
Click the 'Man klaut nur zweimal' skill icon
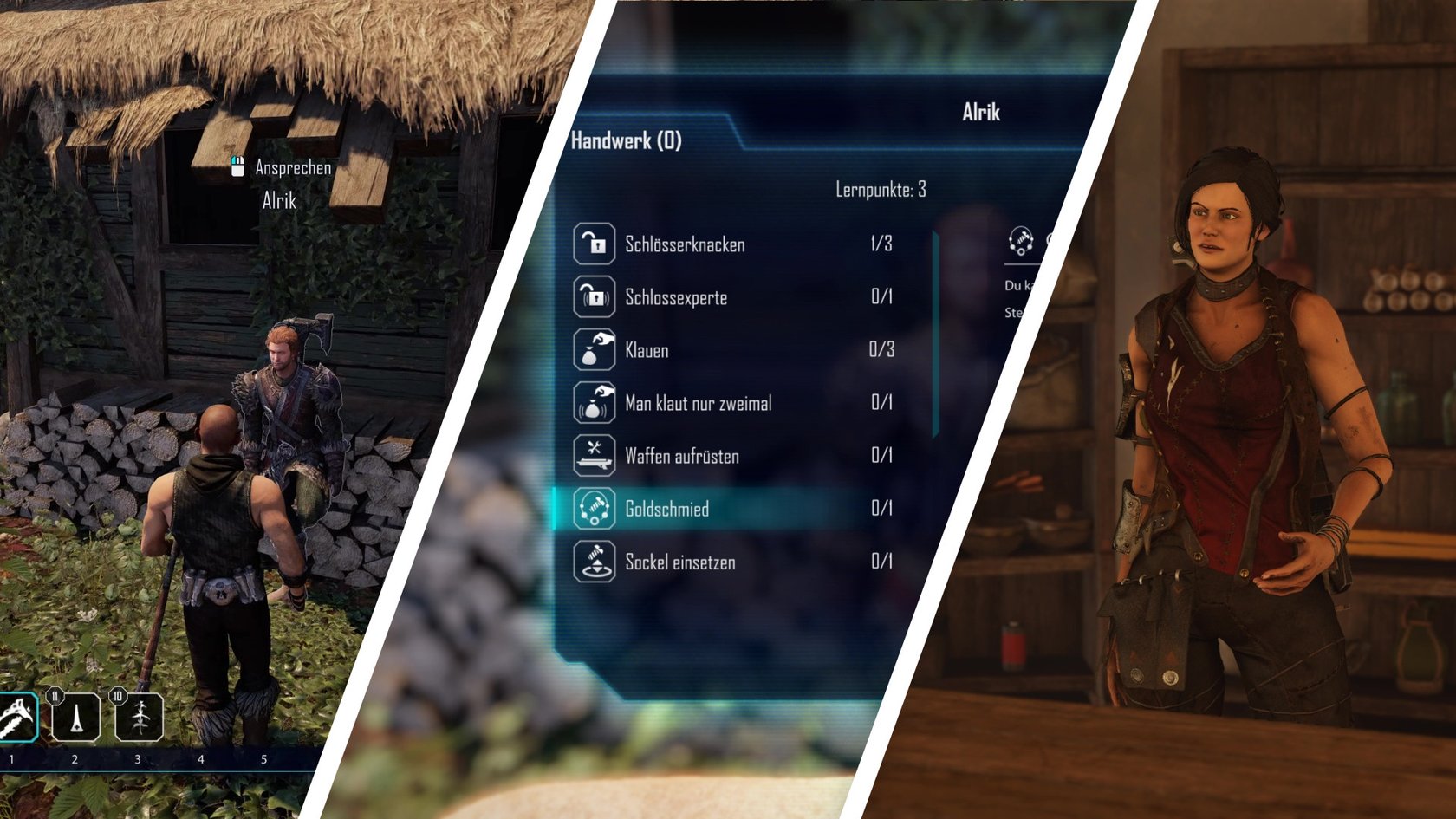(593, 403)
